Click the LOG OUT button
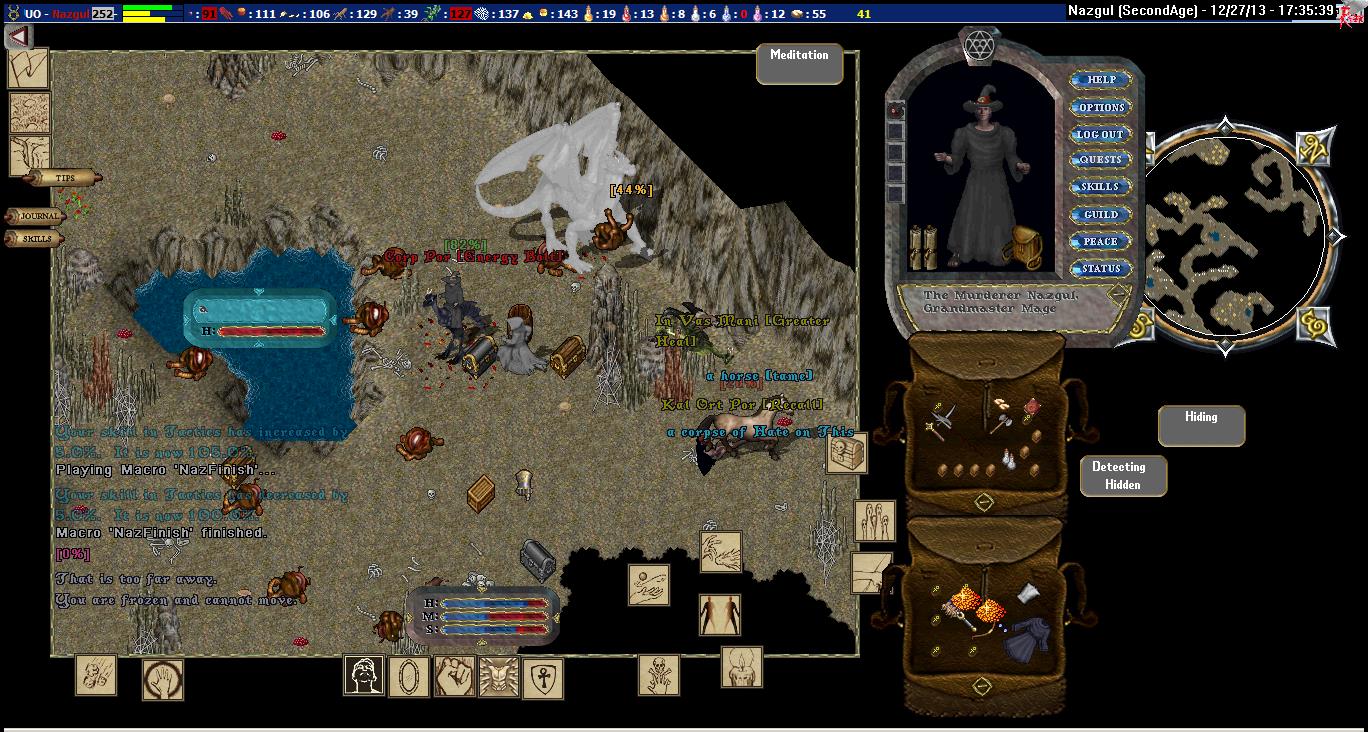 tap(1100, 134)
